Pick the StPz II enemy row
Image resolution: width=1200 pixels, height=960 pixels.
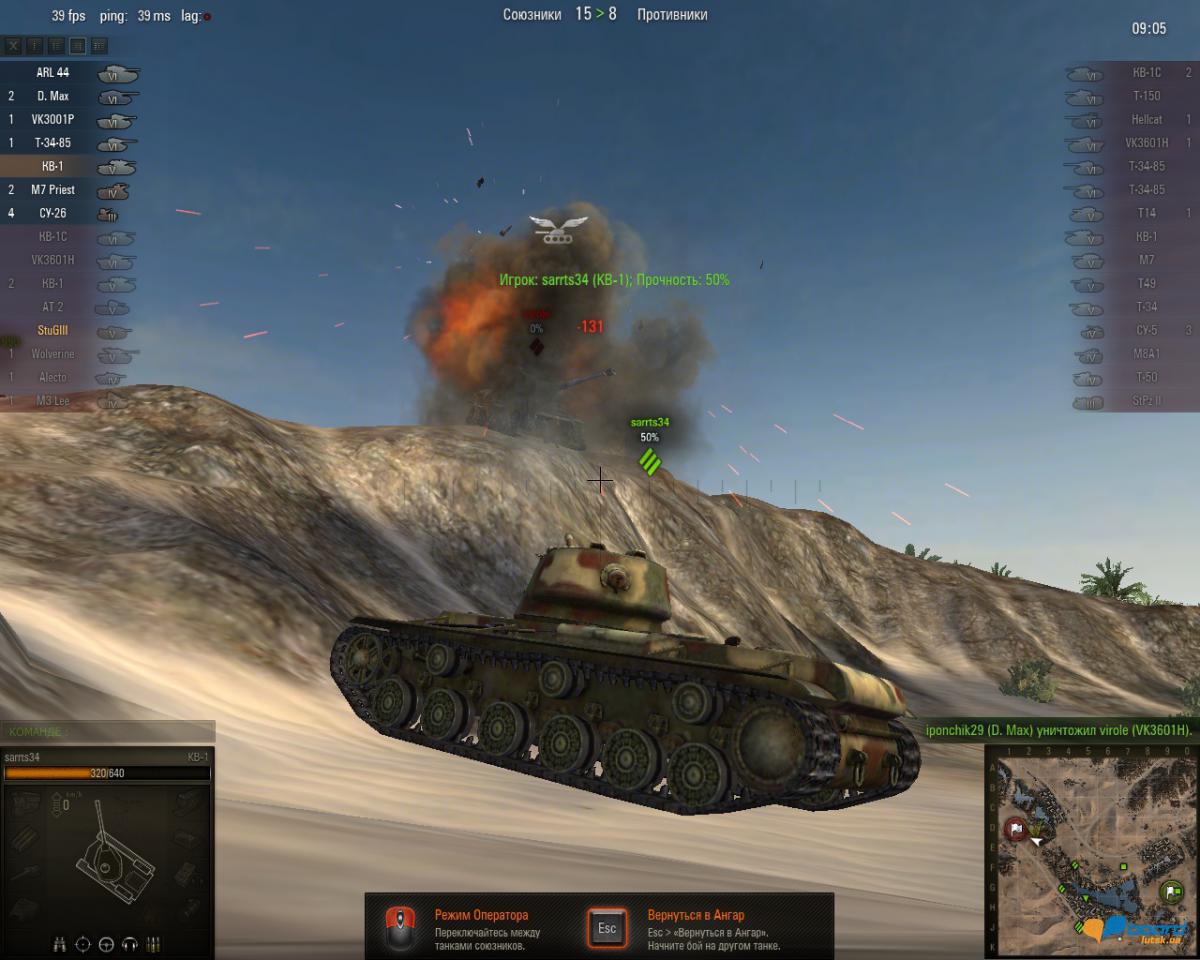click(x=1145, y=402)
